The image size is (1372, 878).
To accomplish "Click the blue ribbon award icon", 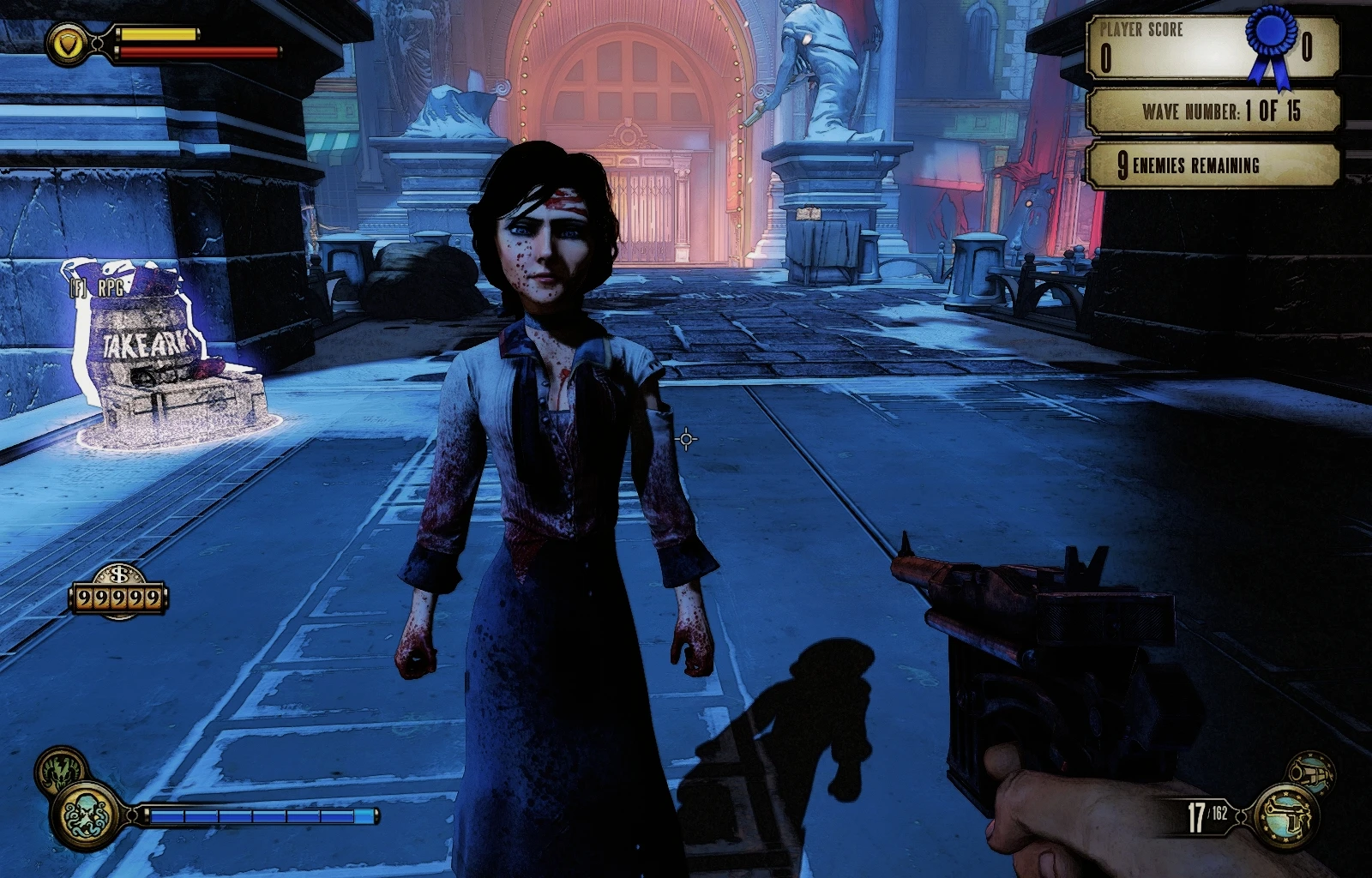I will (x=1271, y=45).
